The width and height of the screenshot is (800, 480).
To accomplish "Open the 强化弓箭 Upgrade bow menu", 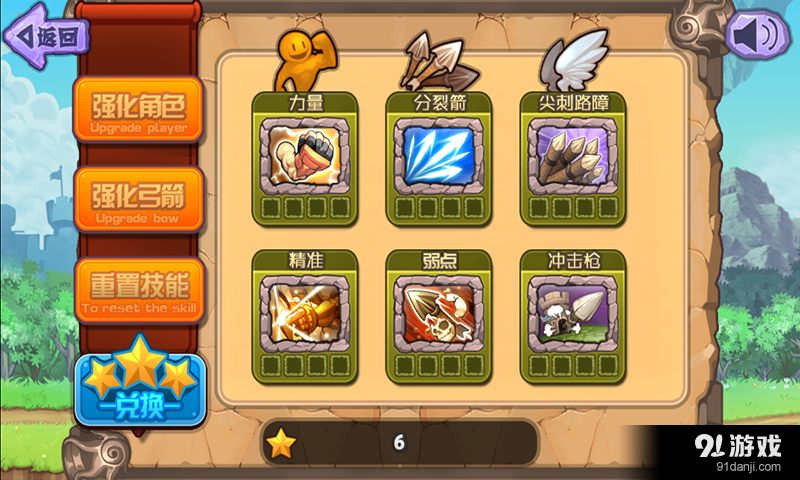I will [x=138, y=199].
